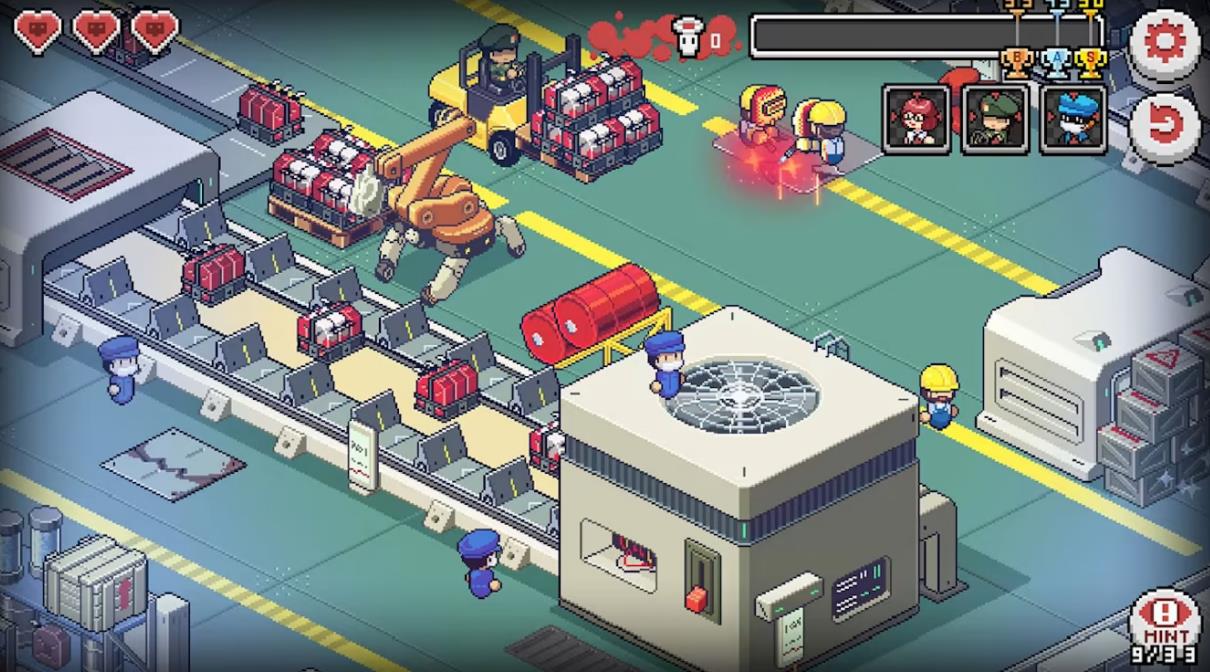
Task: Select the green-beret soldier portrait
Action: click(x=995, y=119)
